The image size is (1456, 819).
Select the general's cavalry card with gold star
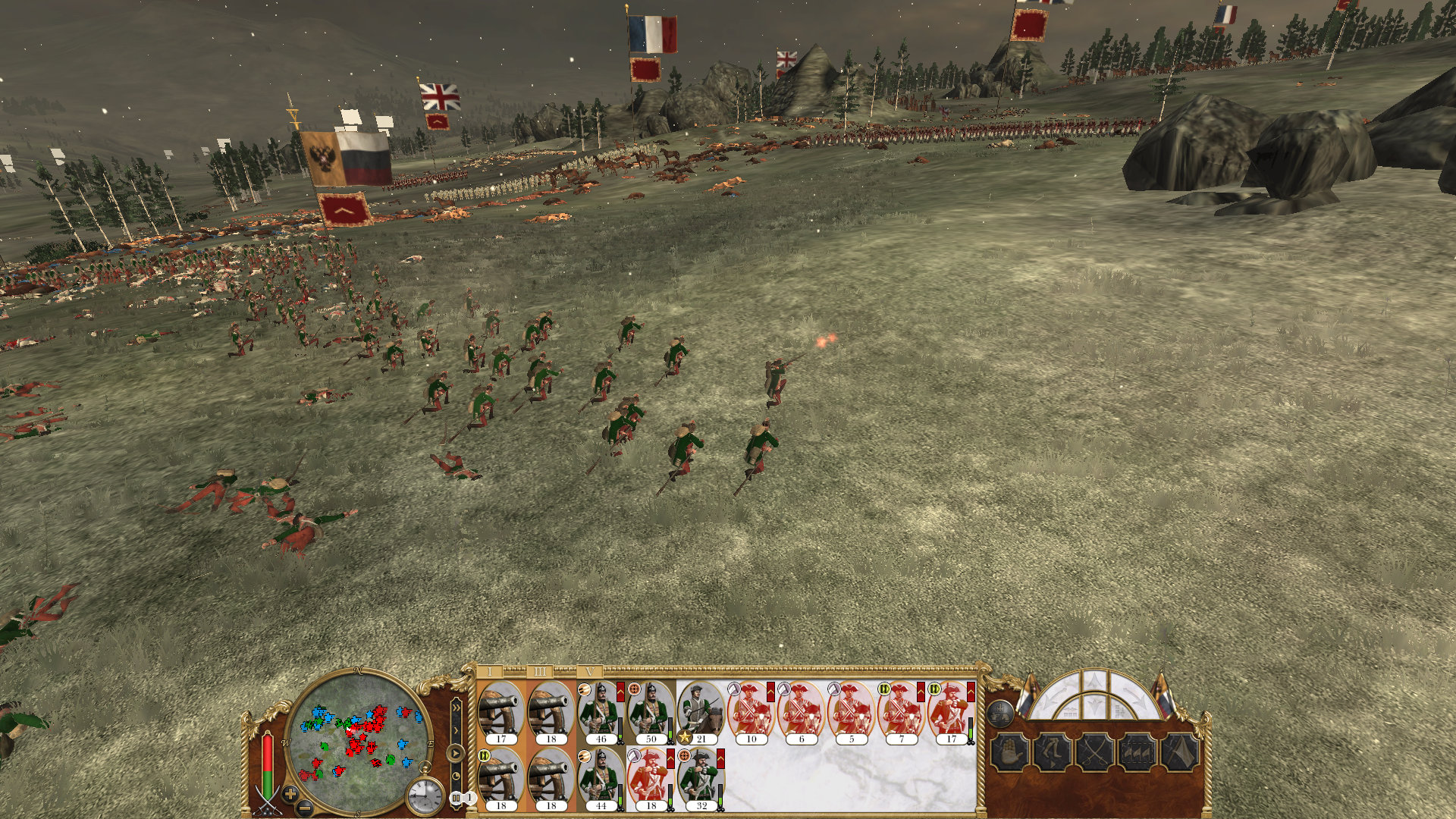coord(701,711)
